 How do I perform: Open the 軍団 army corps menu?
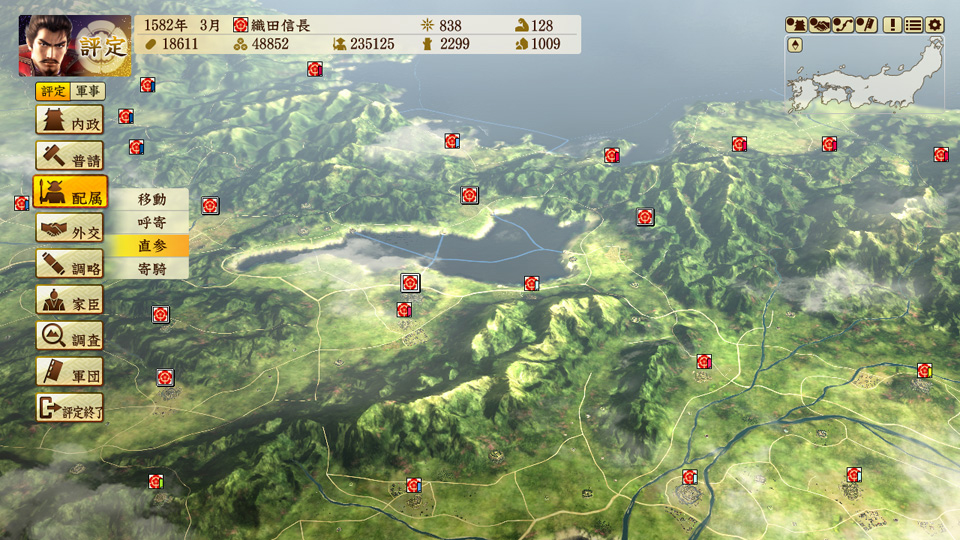70,374
